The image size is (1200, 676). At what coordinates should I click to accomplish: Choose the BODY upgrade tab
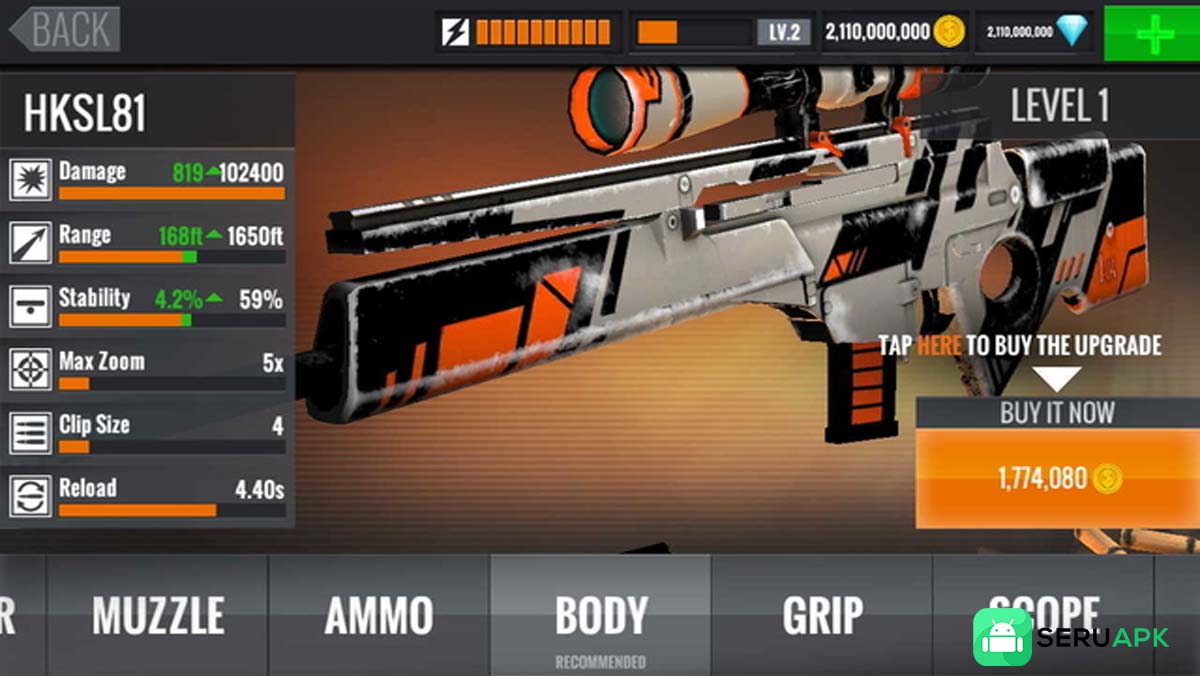click(601, 616)
